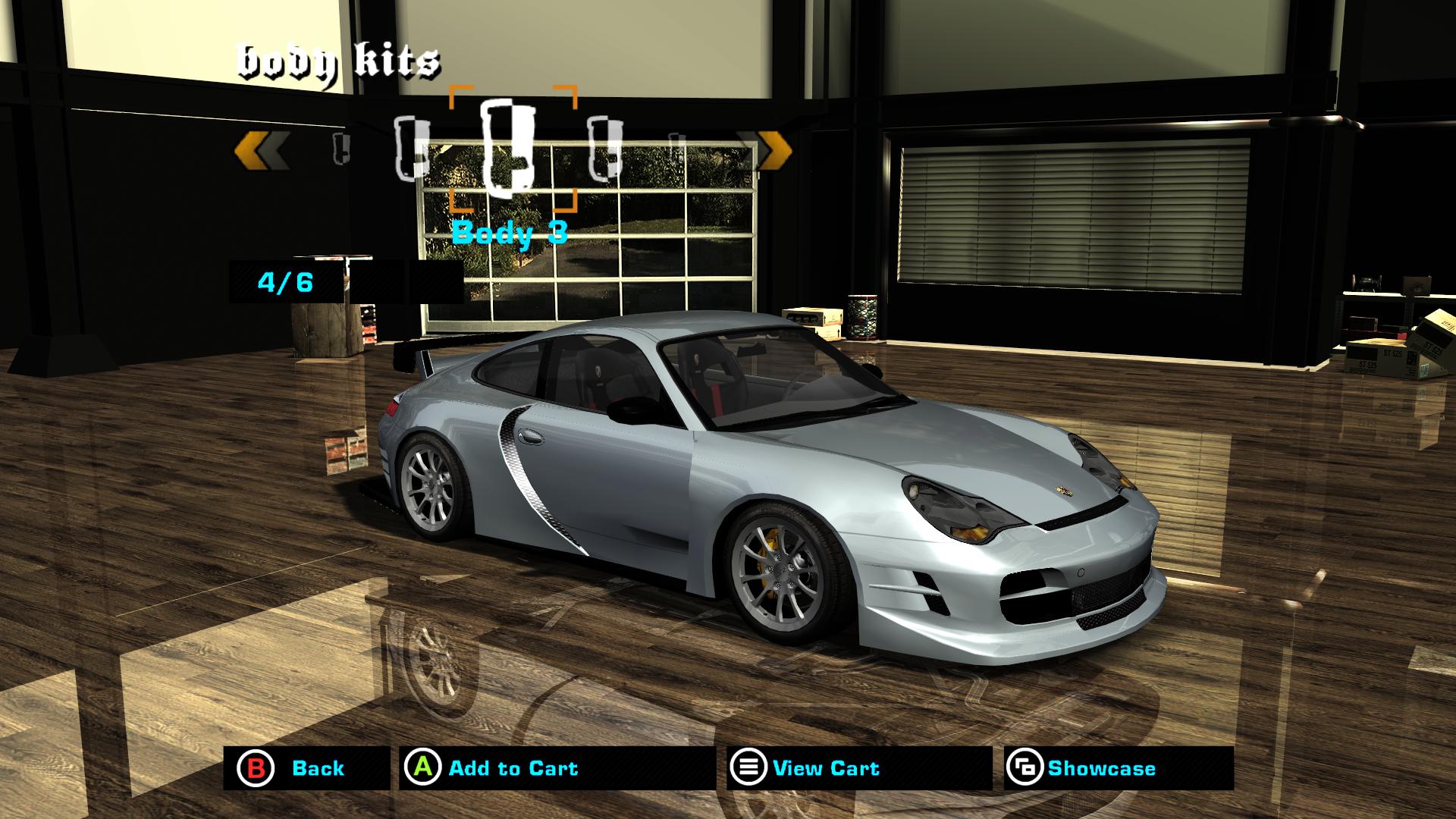Cycle to next body kit with right arrow
Image resolution: width=1456 pixels, height=819 pixels.
[766, 149]
